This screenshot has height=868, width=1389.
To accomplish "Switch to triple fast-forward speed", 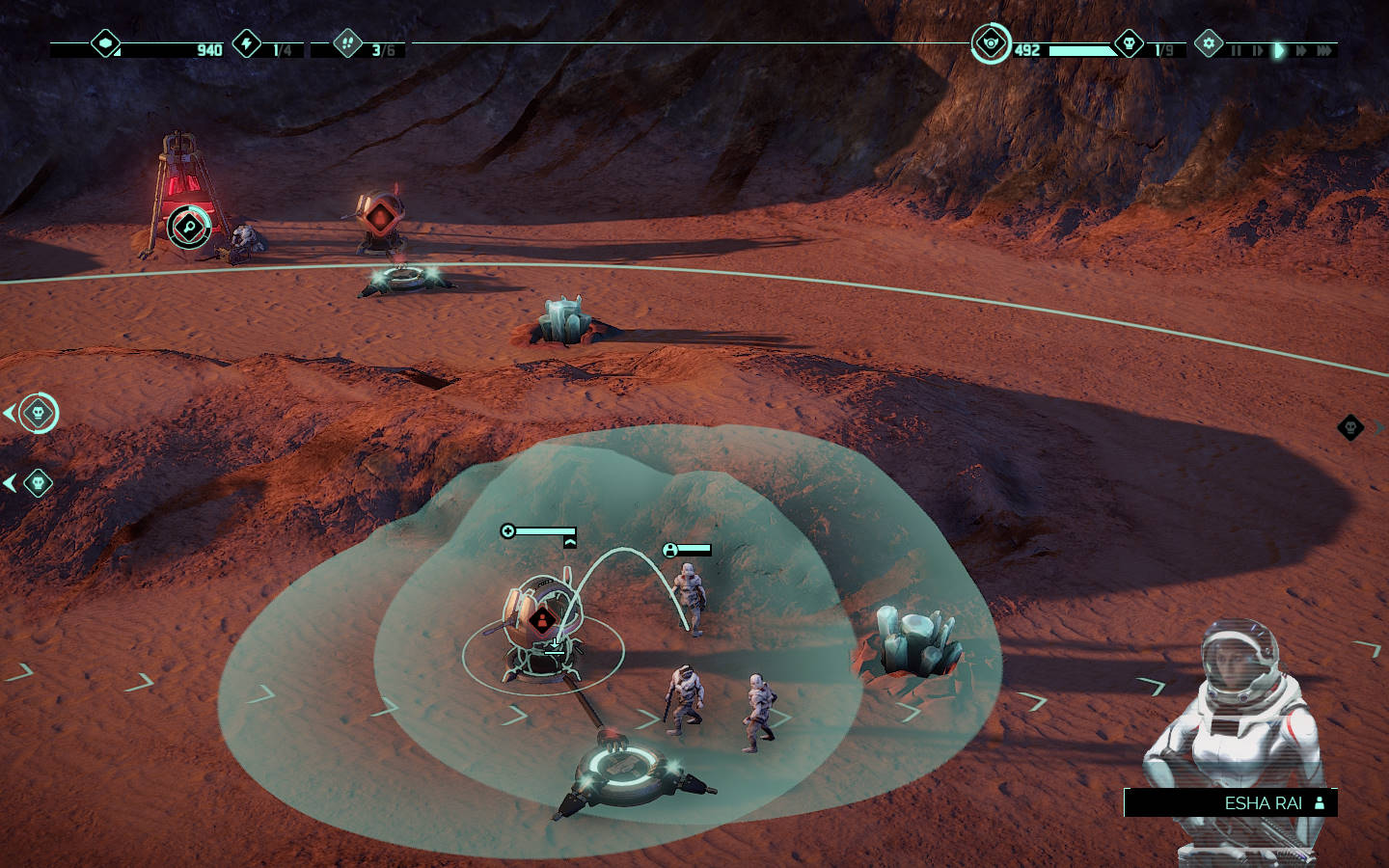I will coord(1324,50).
